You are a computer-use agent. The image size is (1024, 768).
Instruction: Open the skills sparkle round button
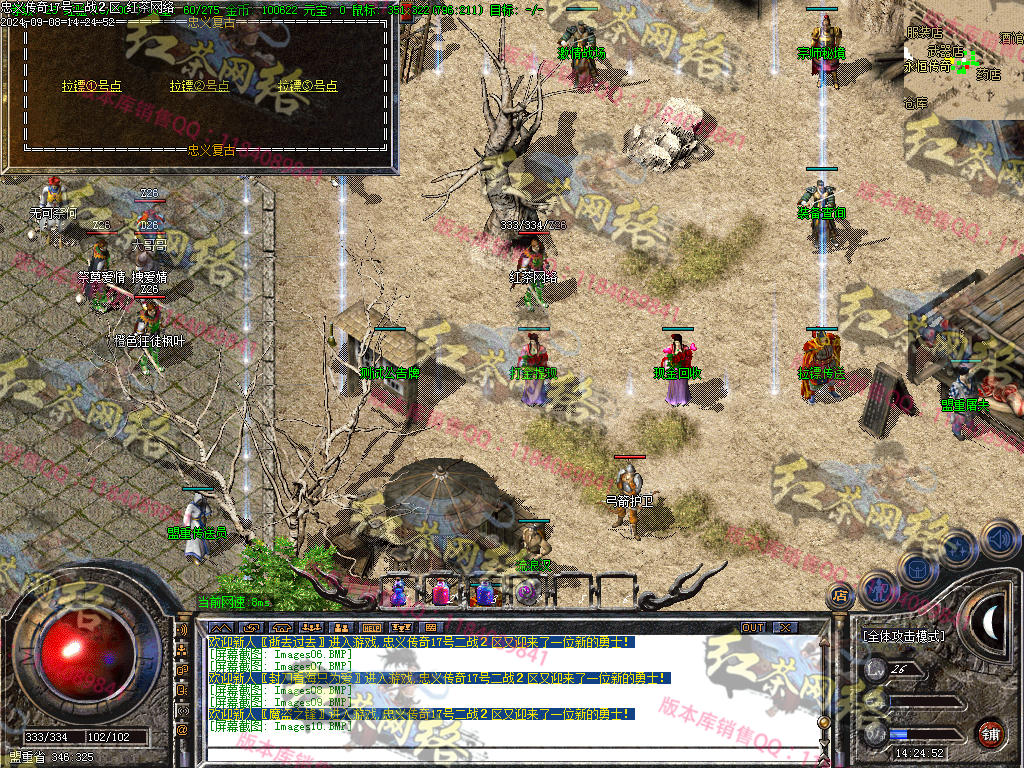point(958,548)
